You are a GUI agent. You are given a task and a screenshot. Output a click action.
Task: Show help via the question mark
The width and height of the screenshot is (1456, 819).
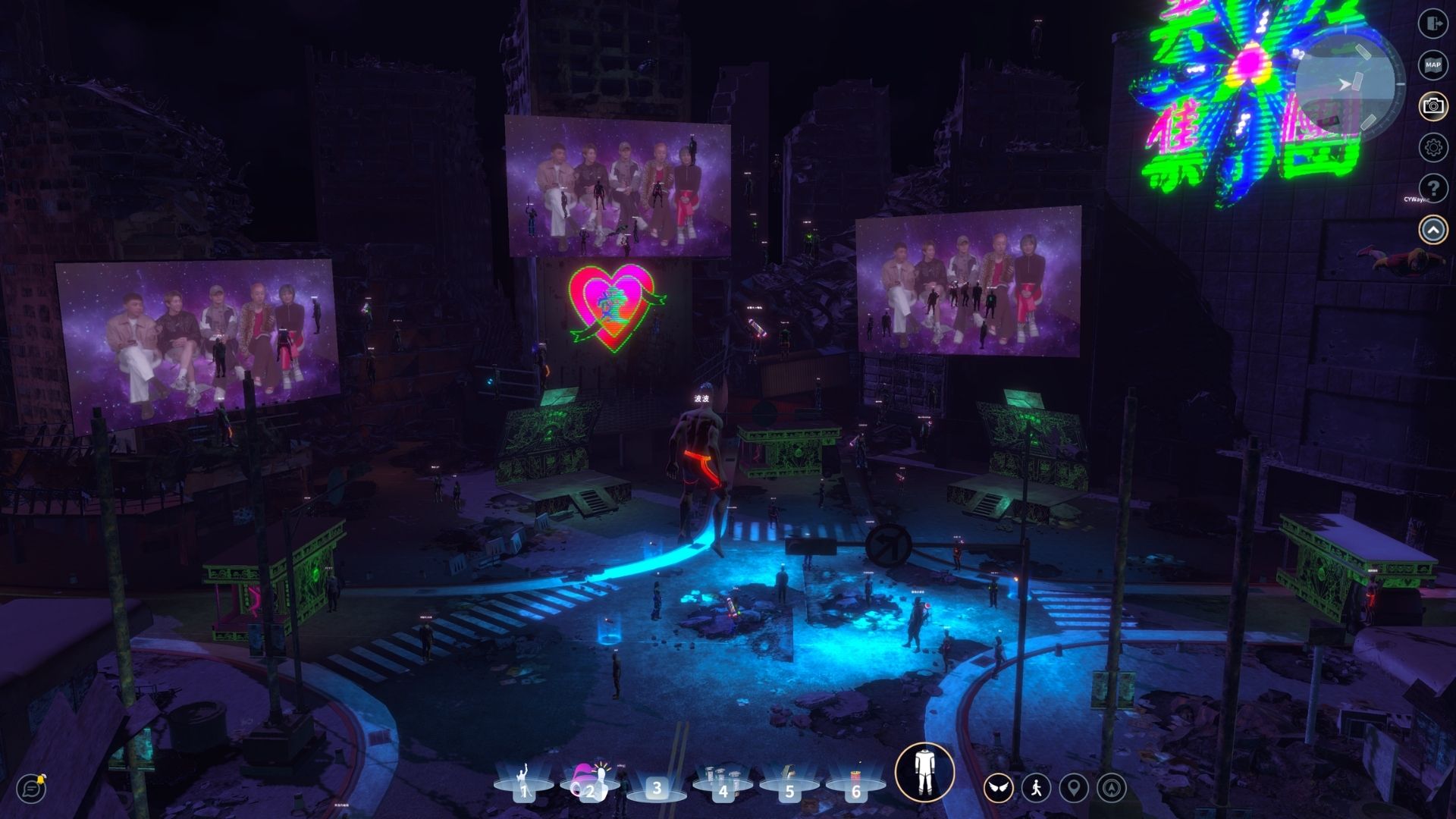[1432, 187]
